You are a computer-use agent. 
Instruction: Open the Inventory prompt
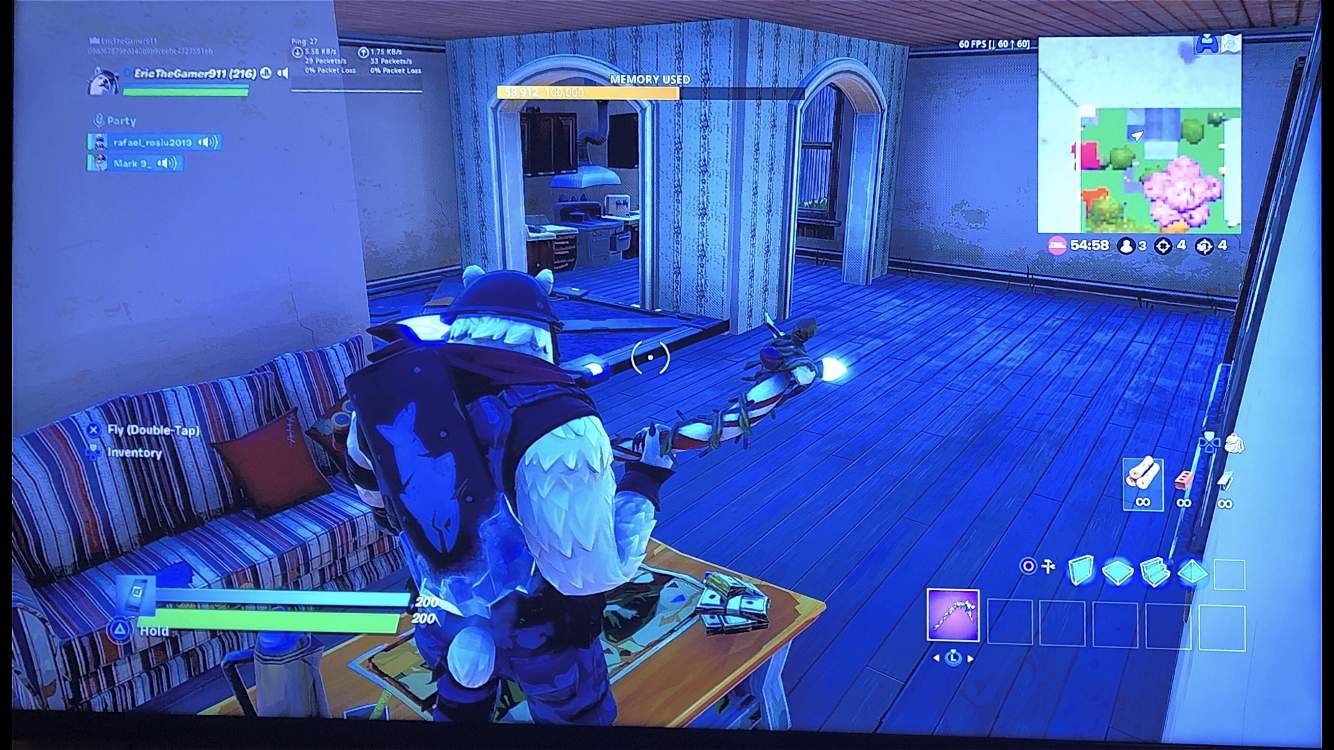click(x=134, y=452)
